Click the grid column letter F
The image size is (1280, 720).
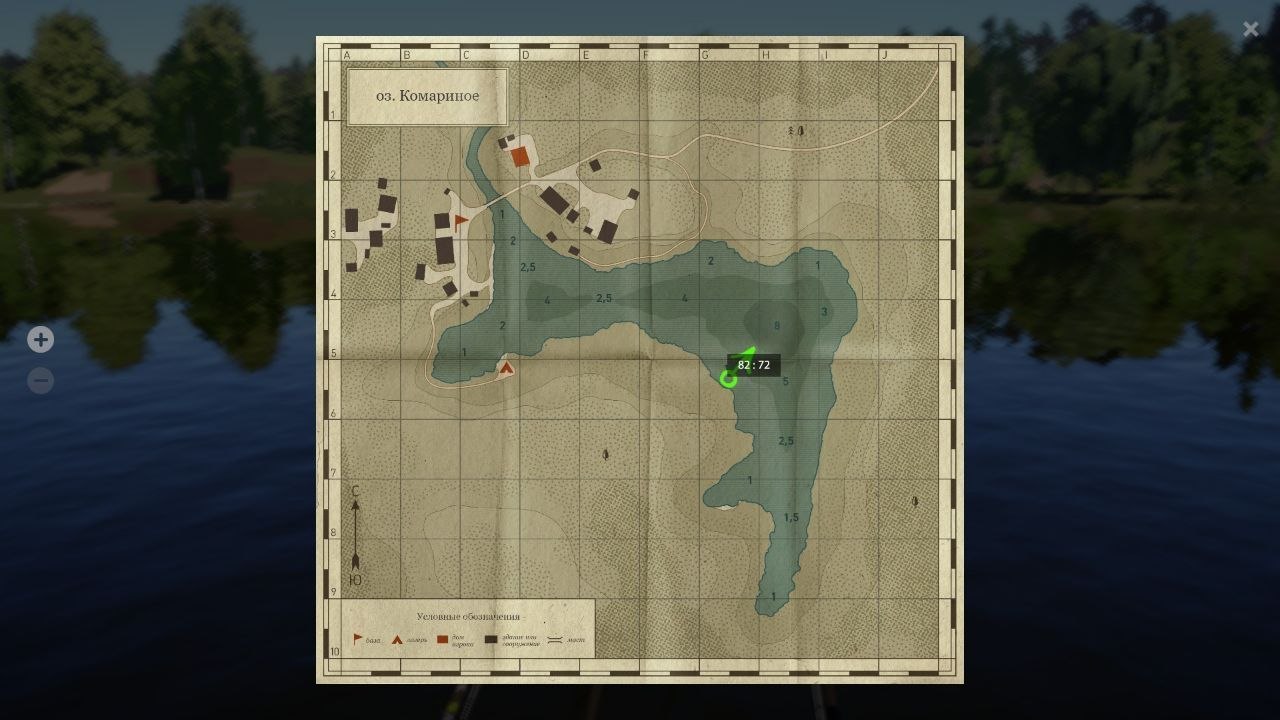pyautogui.click(x=648, y=54)
